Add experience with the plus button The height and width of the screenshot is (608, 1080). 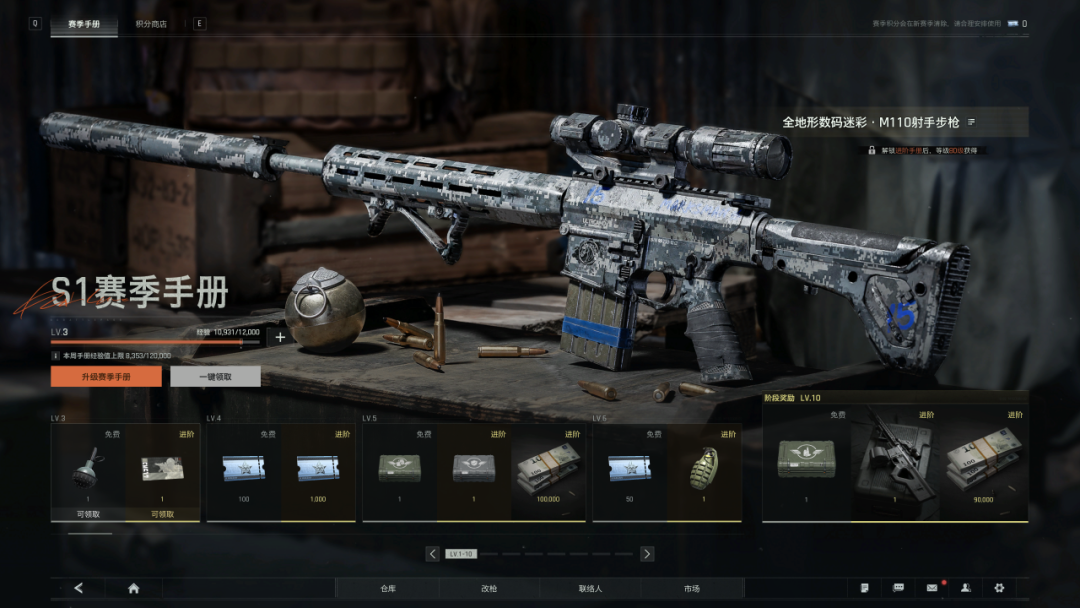coord(280,337)
